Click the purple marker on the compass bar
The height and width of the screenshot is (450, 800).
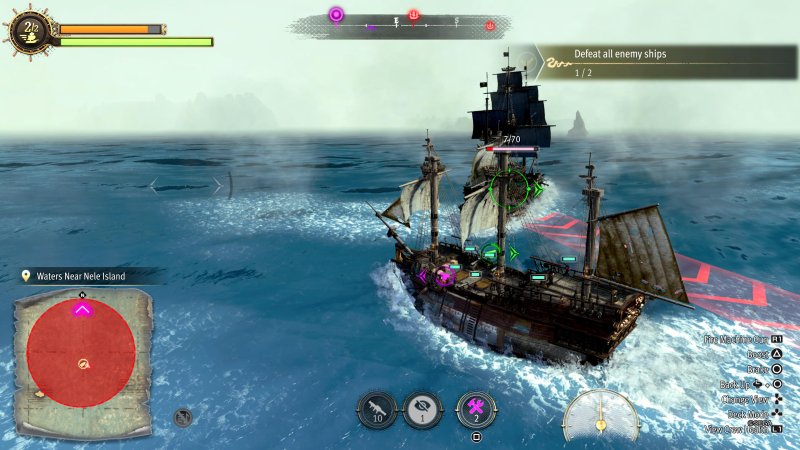click(336, 15)
